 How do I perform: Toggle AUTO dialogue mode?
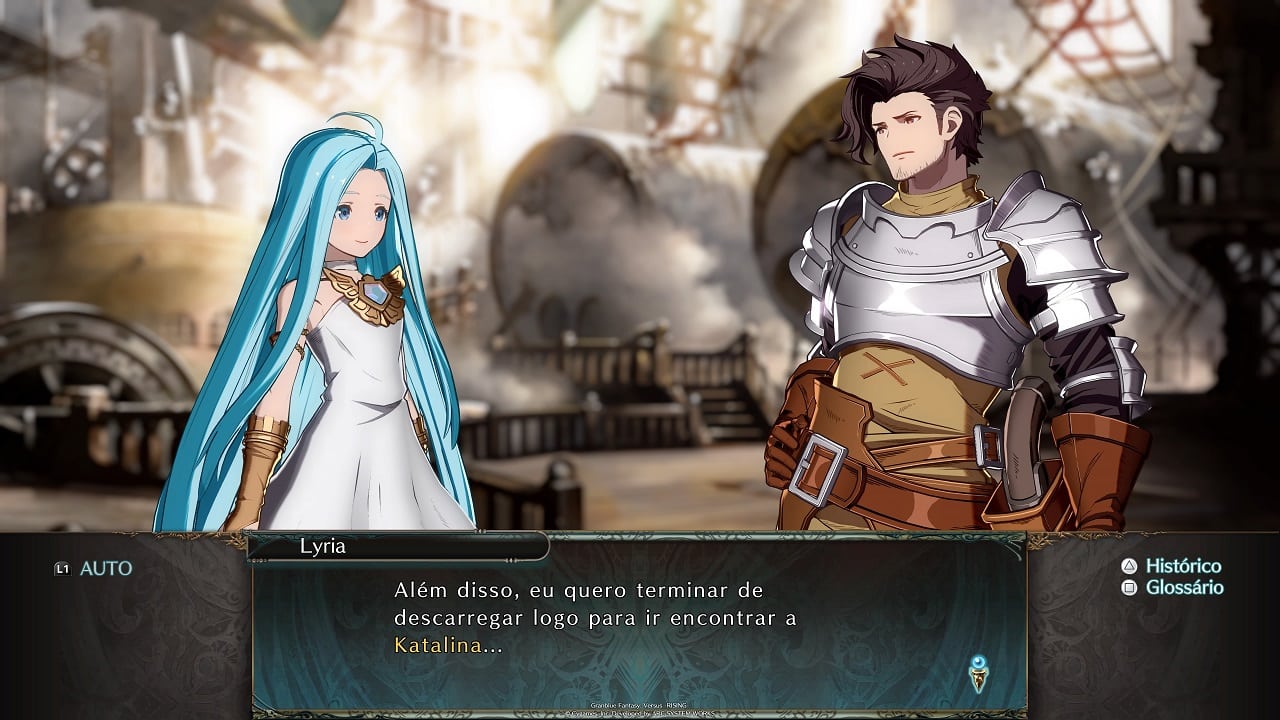(x=95, y=568)
